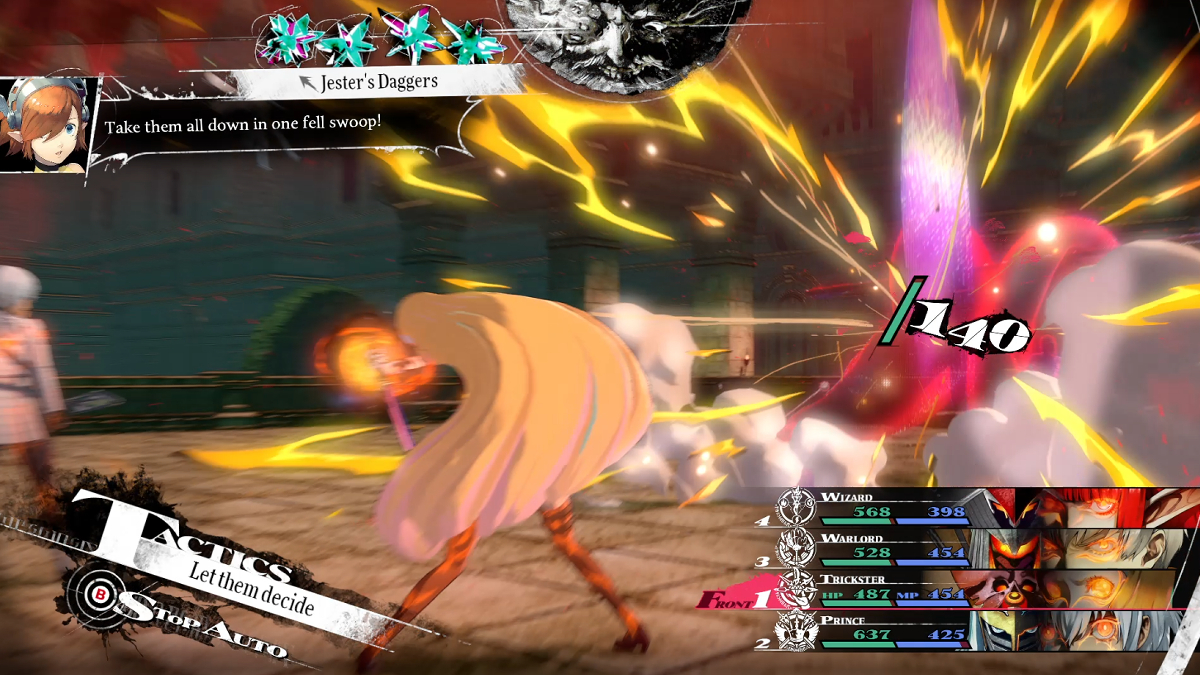Screen dimensions: 1200x675
Task: Click the turn-order crystal icons
Action: [379, 39]
